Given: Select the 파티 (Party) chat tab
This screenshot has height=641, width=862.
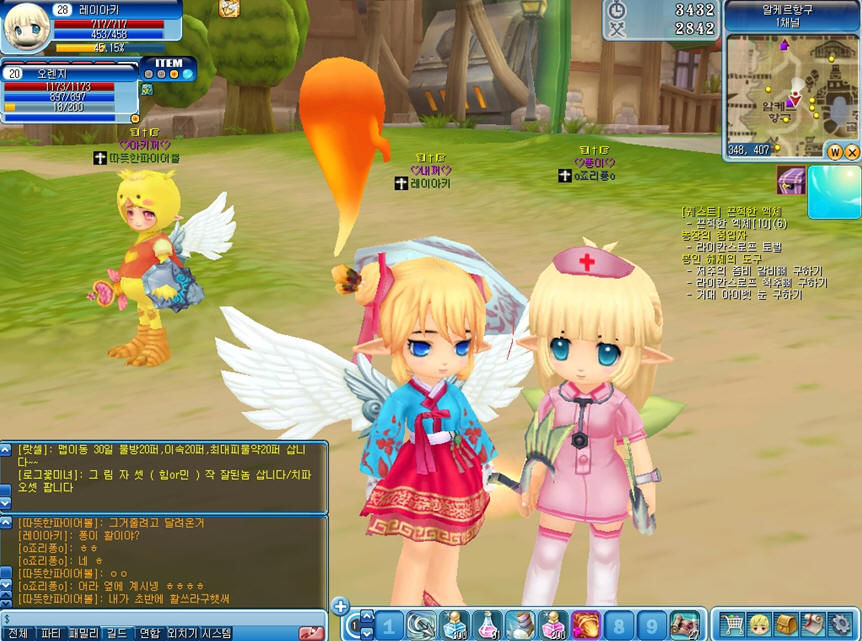Looking at the screenshot, I should [50, 633].
